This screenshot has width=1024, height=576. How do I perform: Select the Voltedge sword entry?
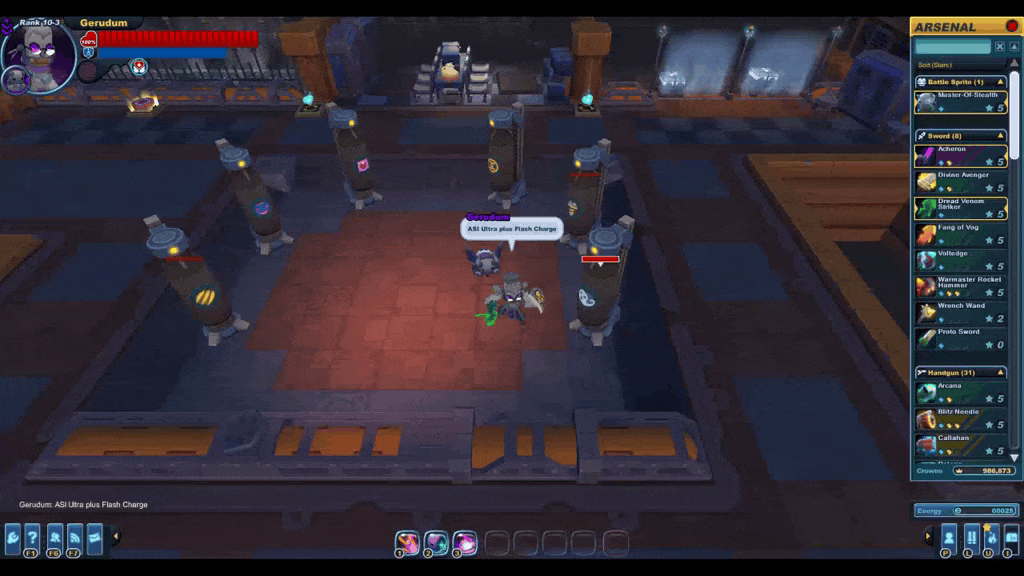tap(960, 259)
